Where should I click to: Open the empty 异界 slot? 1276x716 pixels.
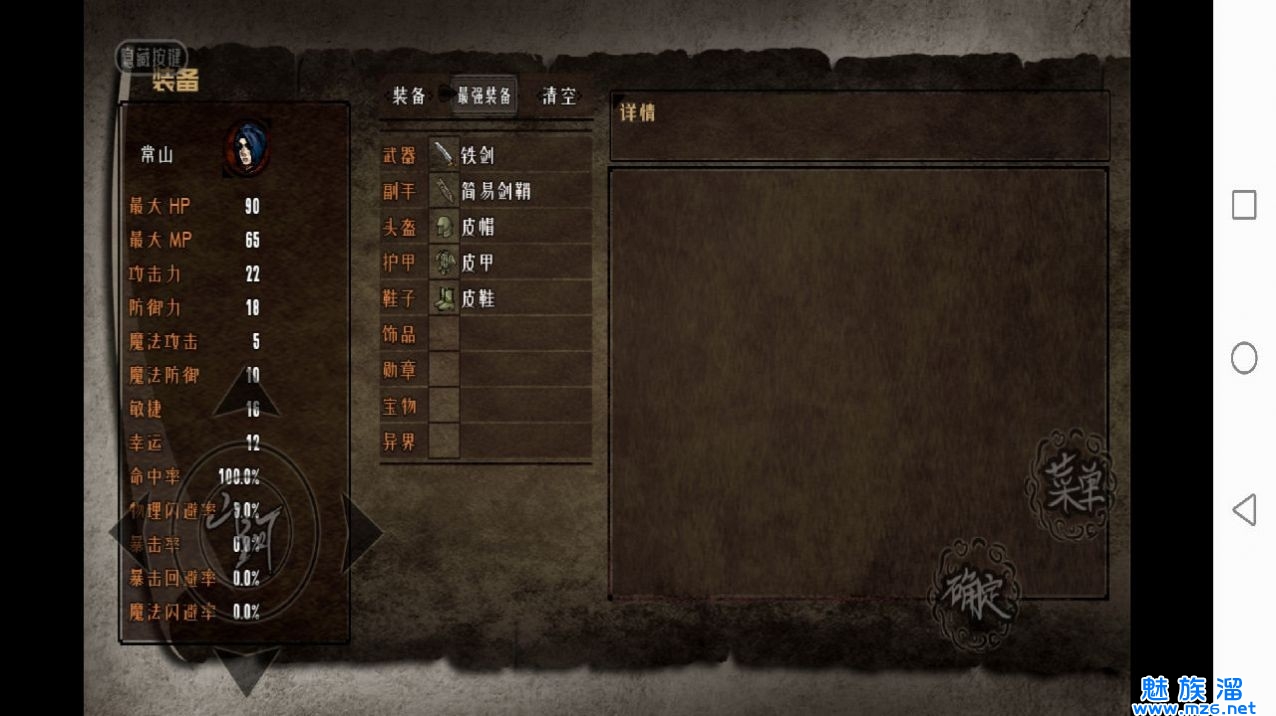coord(510,441)
